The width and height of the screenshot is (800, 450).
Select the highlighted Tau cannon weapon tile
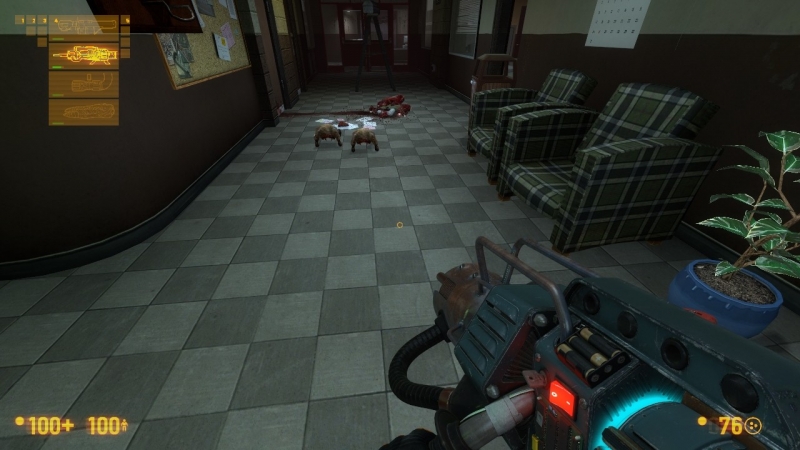click(x=84, y=55)
